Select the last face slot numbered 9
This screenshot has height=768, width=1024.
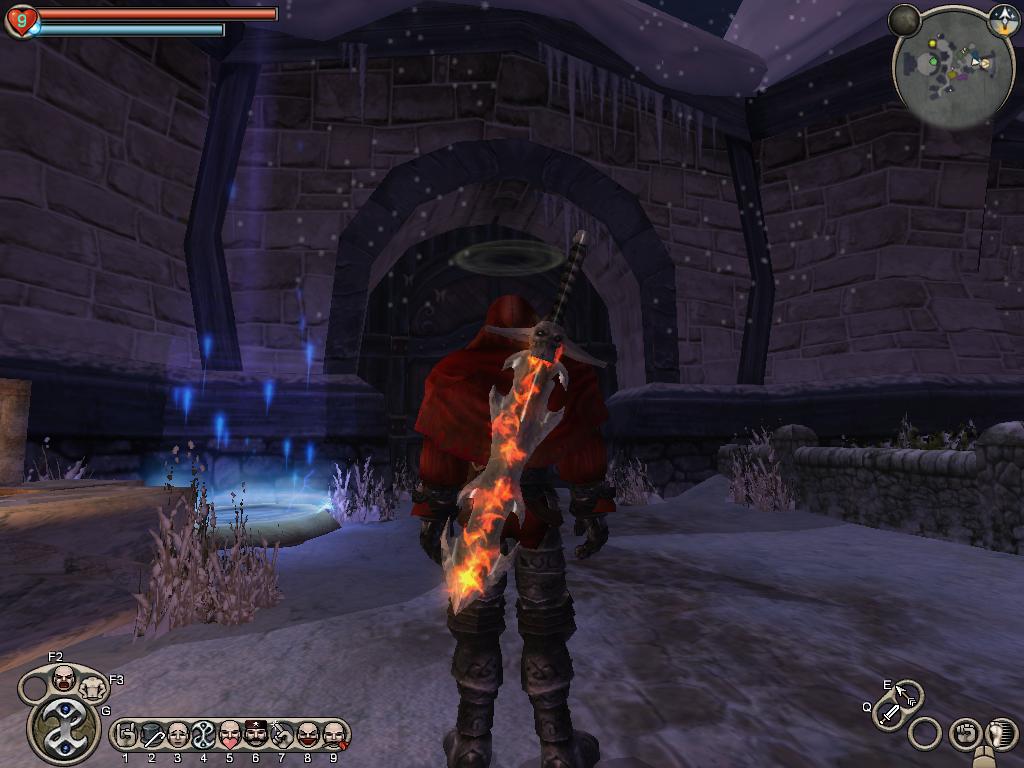coord(333,736)
